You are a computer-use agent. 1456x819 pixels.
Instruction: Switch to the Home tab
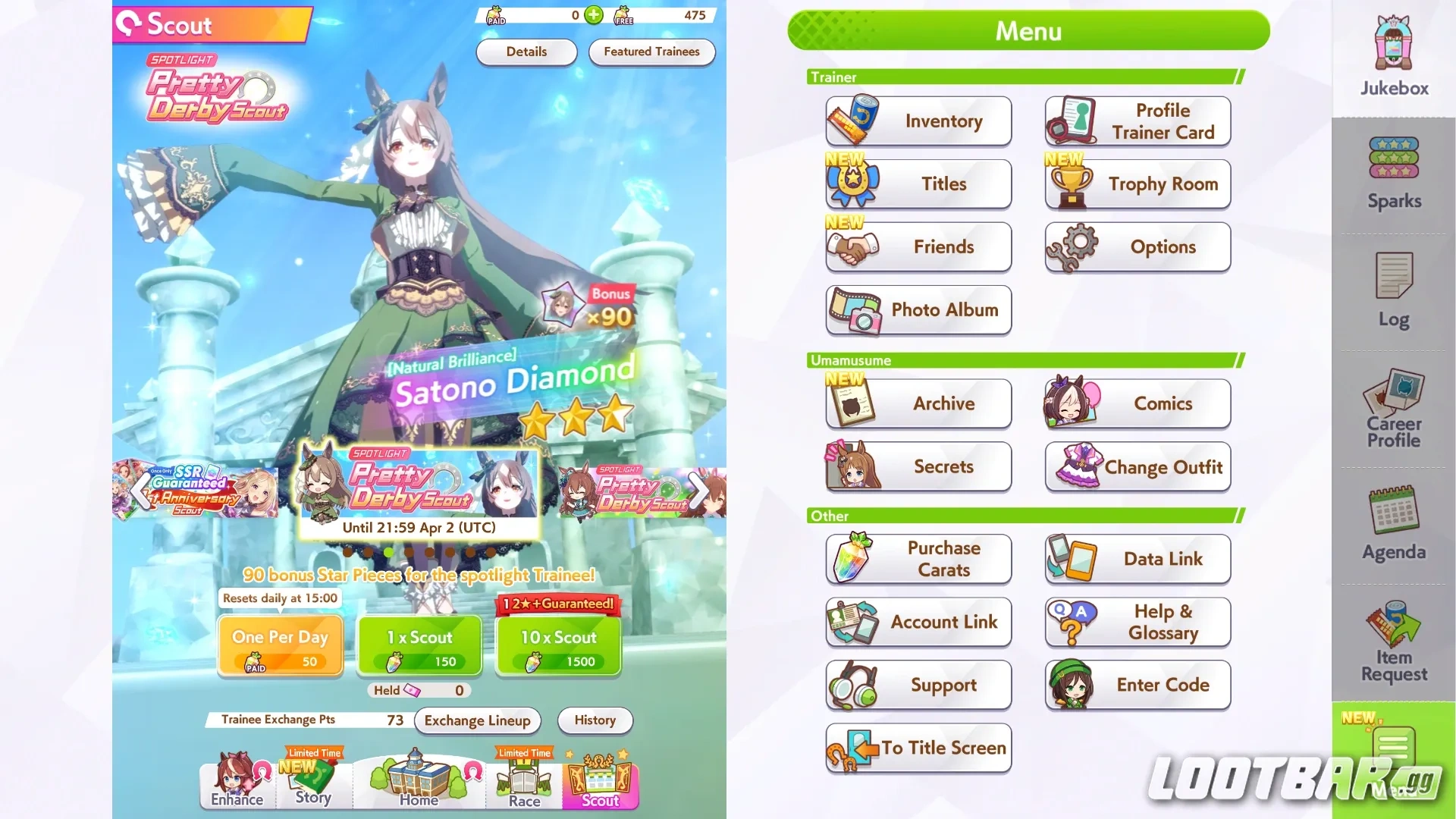[x=419, y=781]
